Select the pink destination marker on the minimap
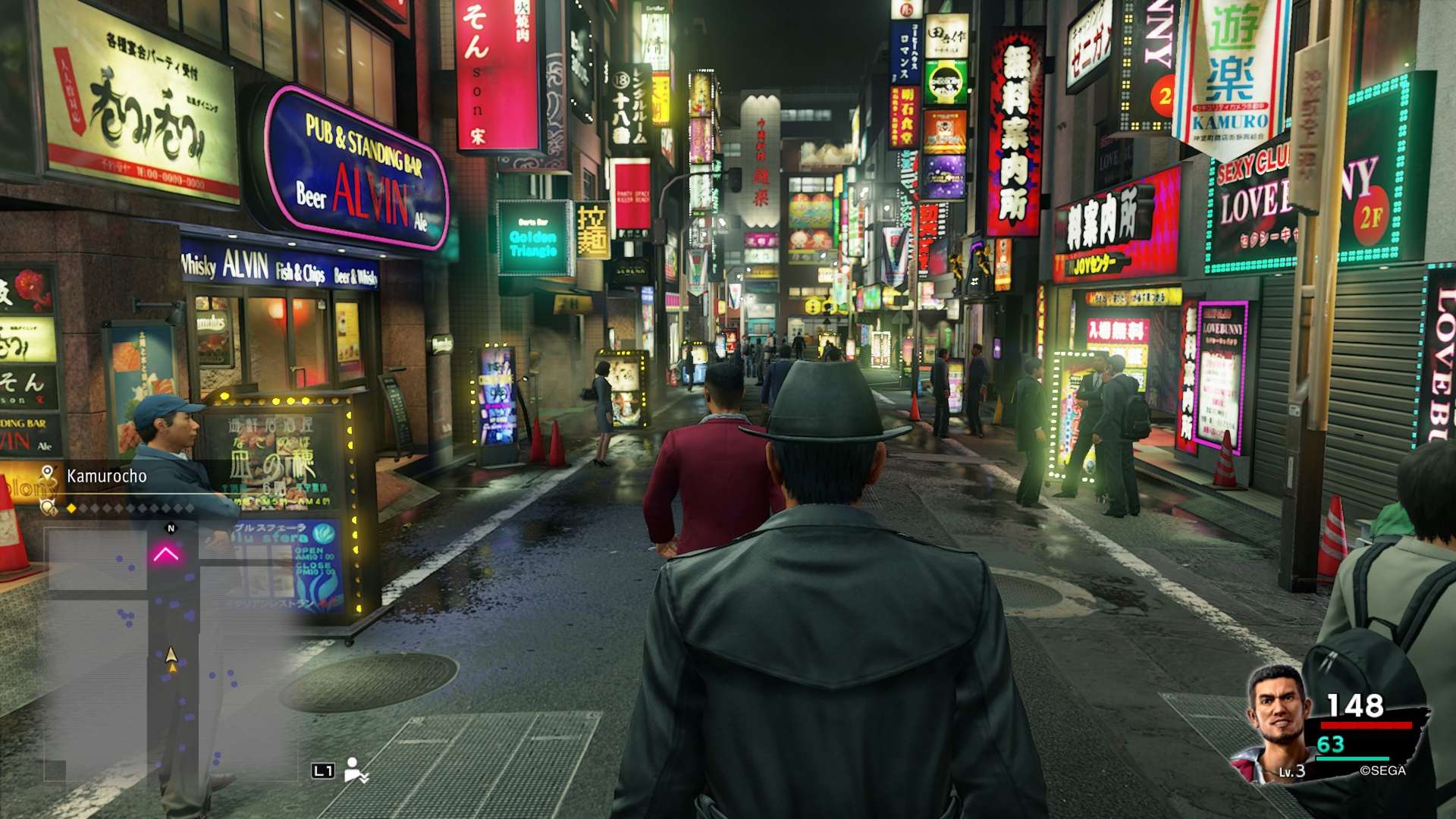 pos(166,555)
